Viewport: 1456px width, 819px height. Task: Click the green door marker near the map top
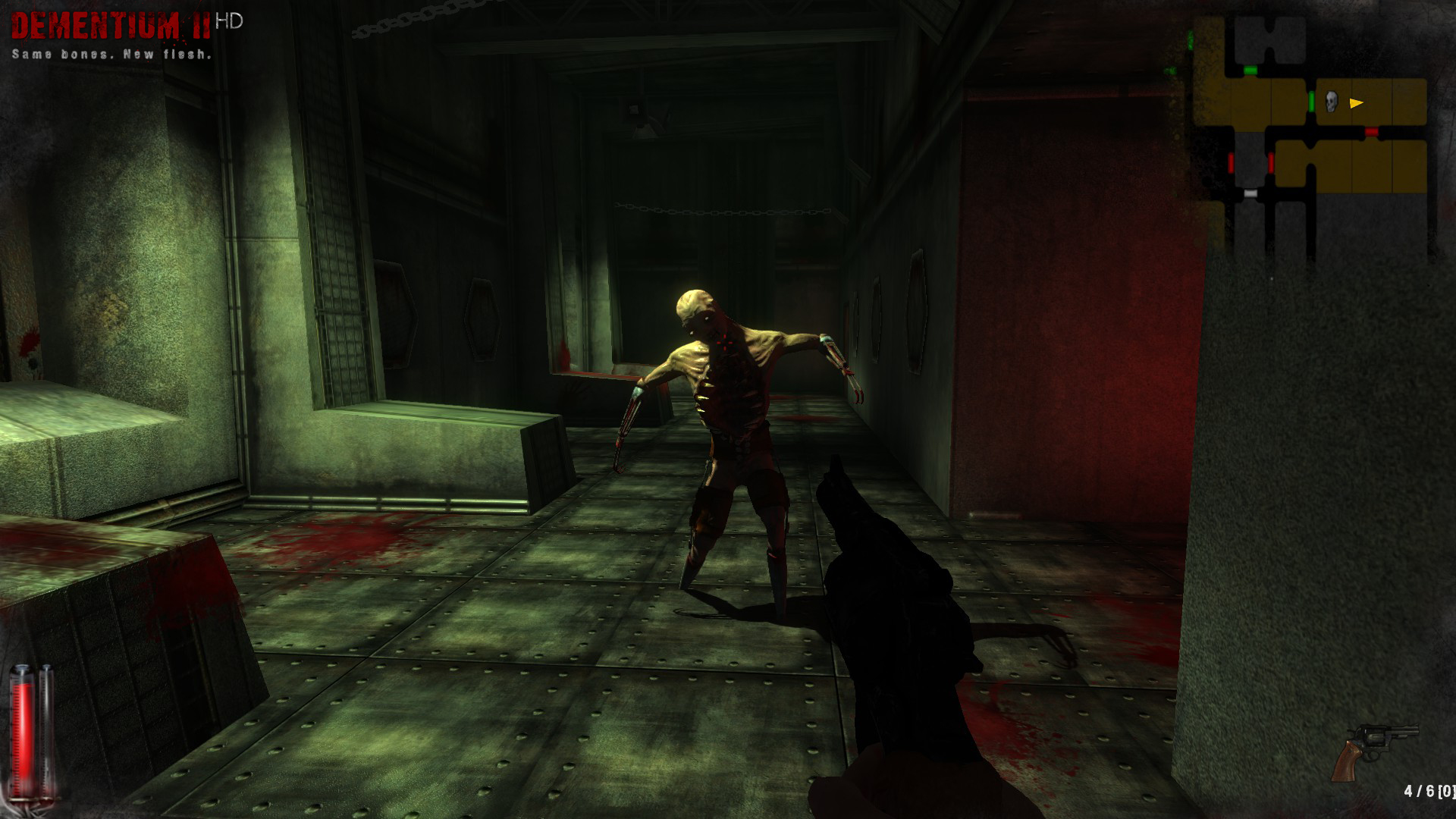point(1250,70)
